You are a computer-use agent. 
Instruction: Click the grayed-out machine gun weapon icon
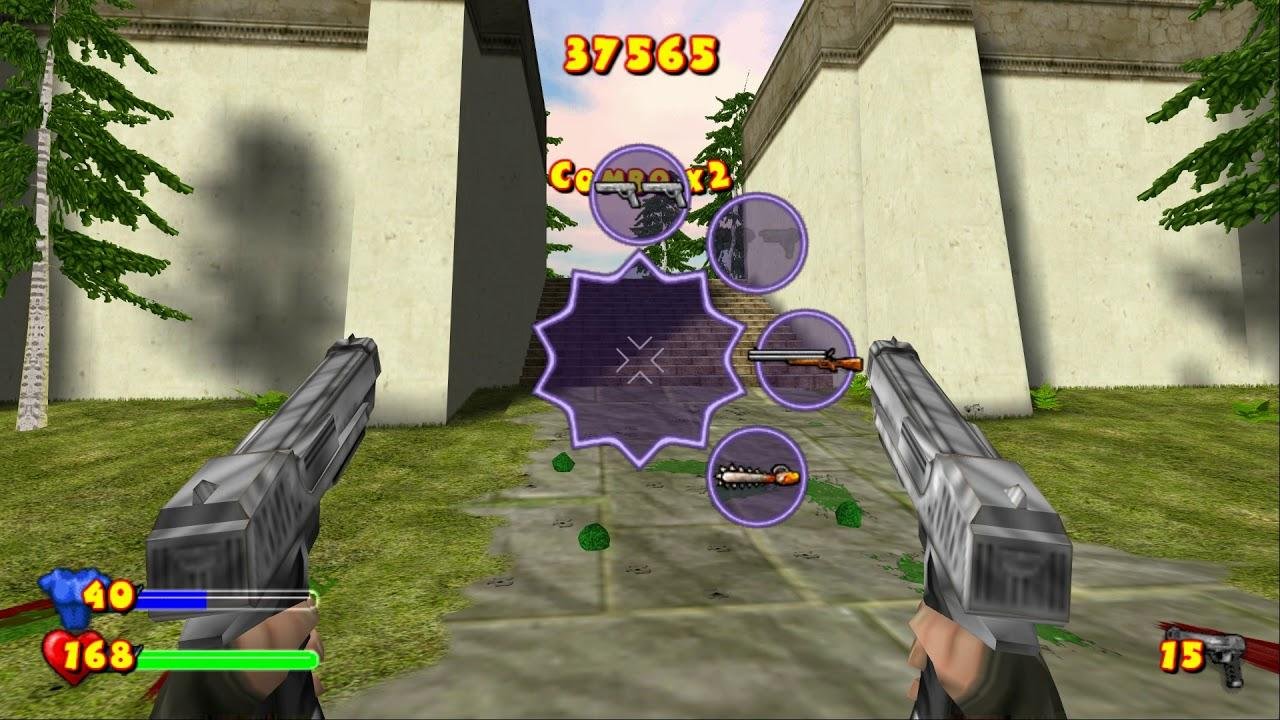758,241
